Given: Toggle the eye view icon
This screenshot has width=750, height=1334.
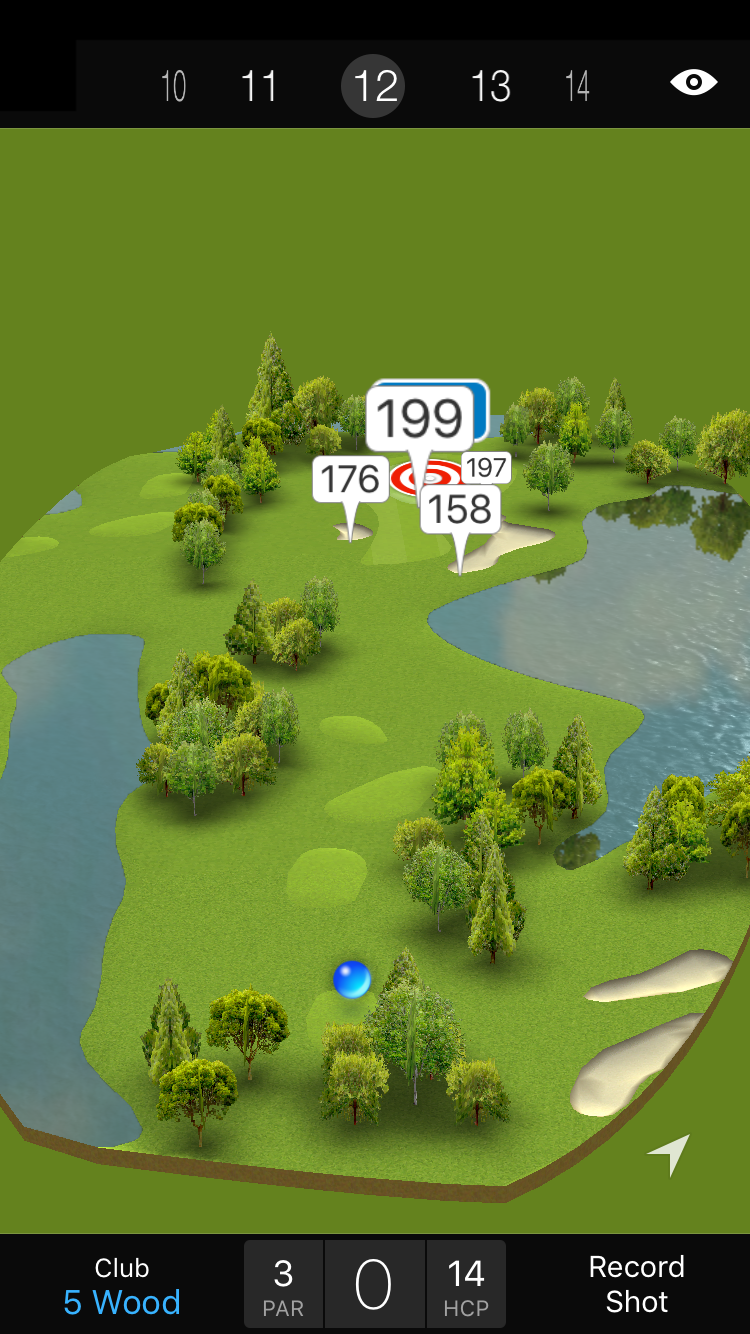Looking at the screenshot, I should [693, 83].
